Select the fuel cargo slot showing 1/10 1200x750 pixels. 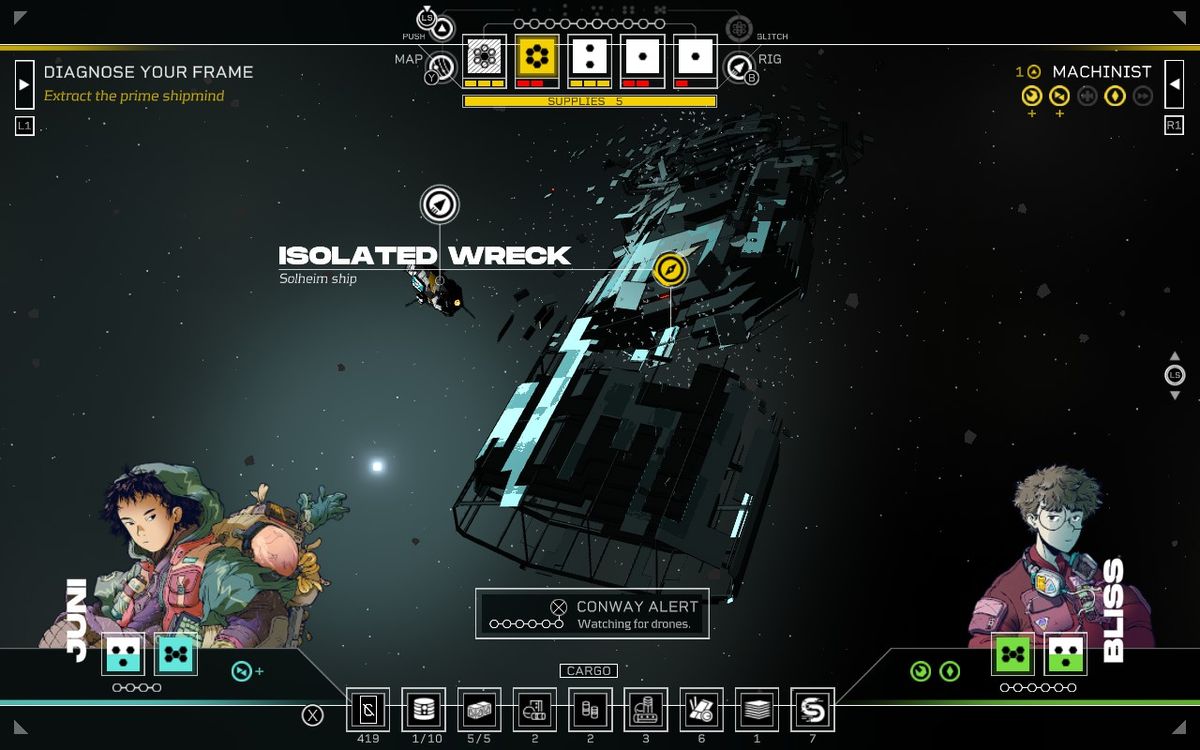424,710
